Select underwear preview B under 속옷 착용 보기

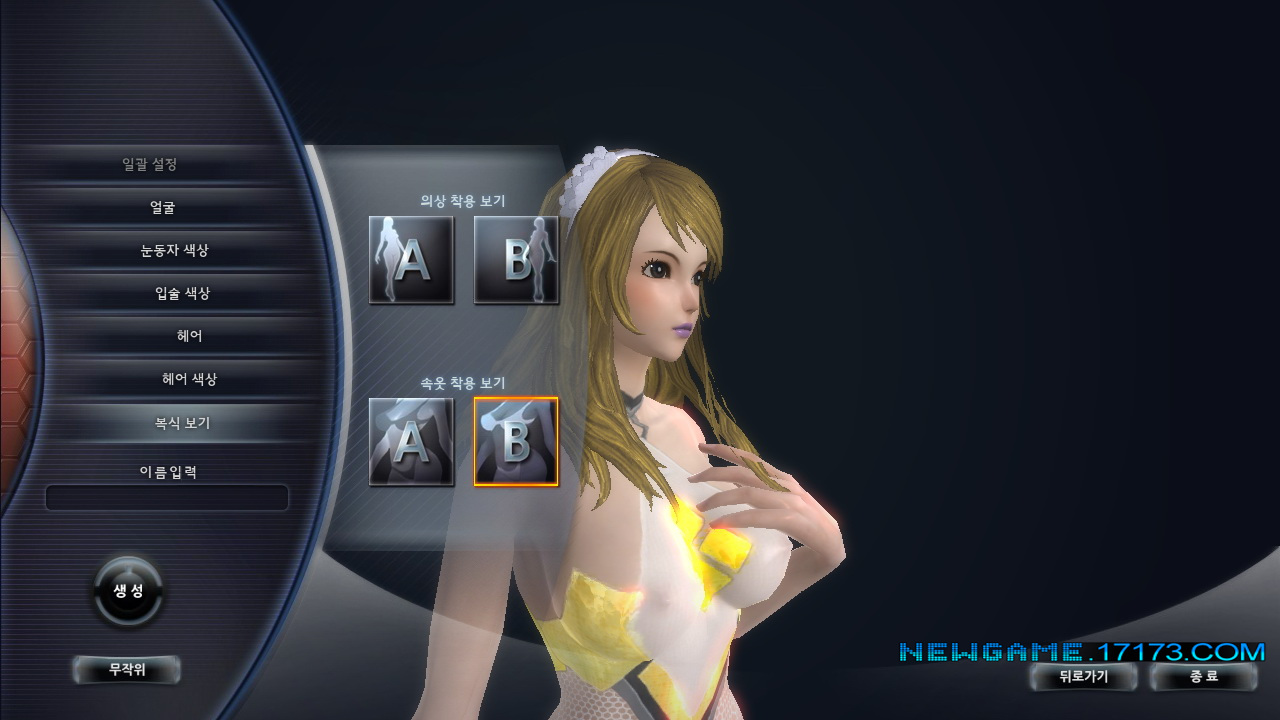(x=516, y=442)
